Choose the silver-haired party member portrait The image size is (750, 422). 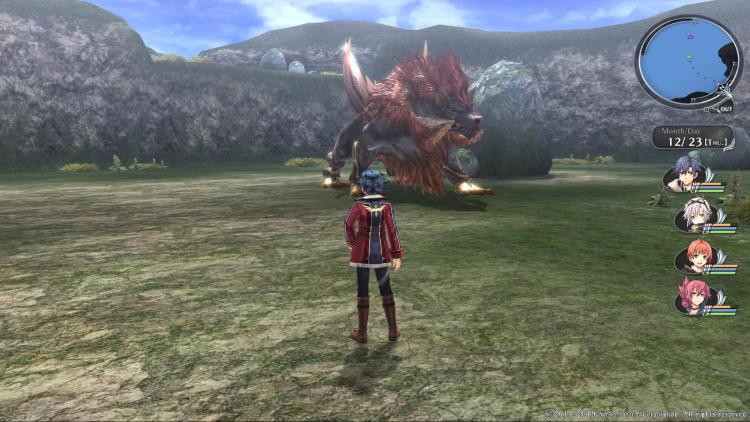692,215
